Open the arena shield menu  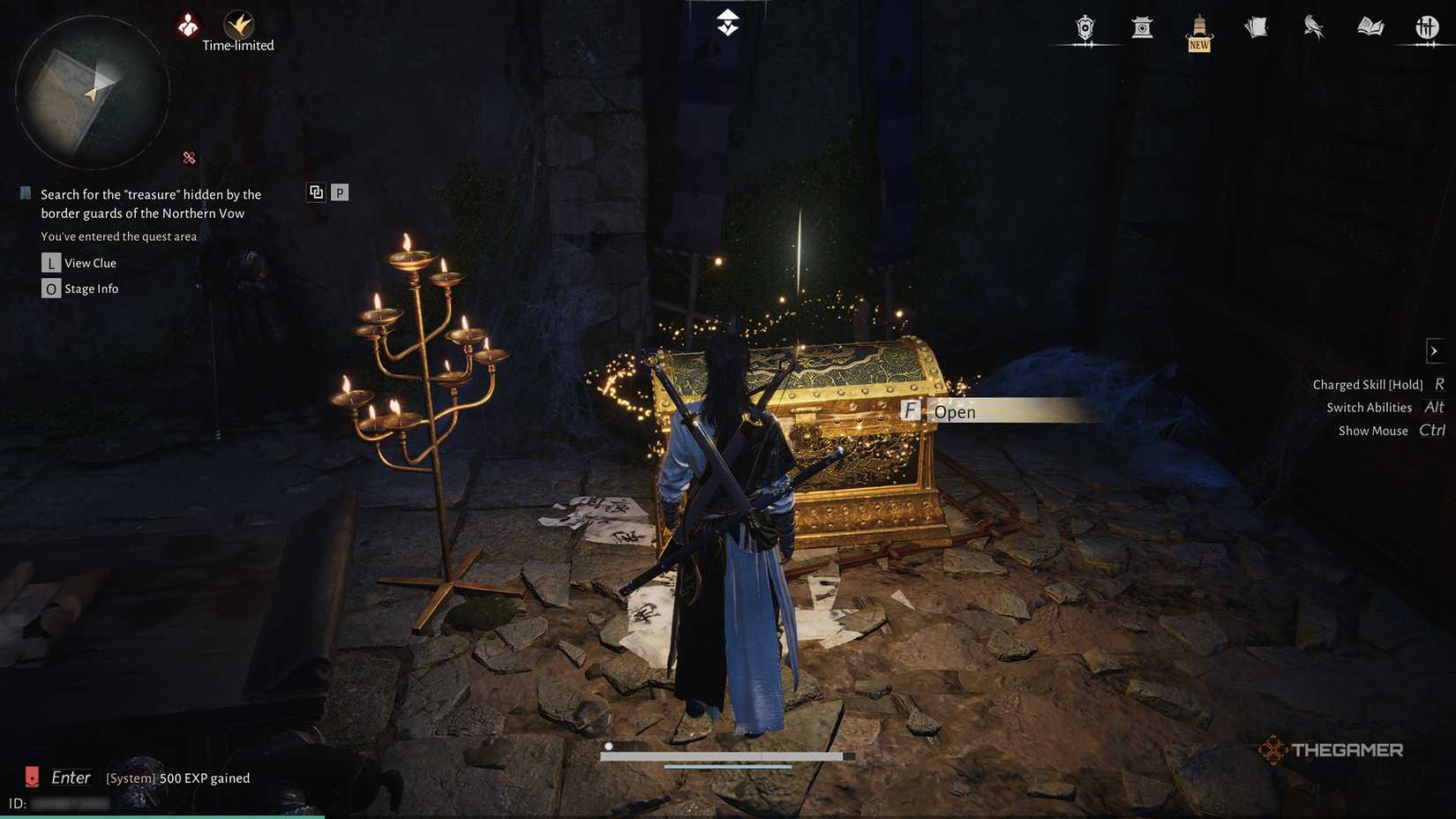pyautogui.click(x=1085, y=28)
